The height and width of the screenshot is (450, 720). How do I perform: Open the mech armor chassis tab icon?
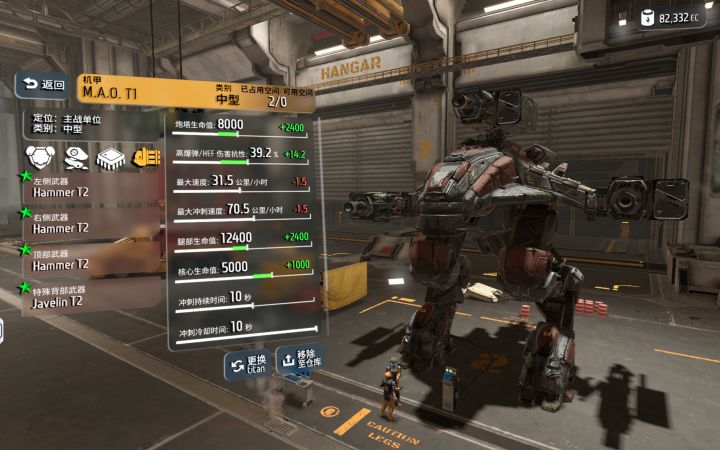[x=39, y=156]
